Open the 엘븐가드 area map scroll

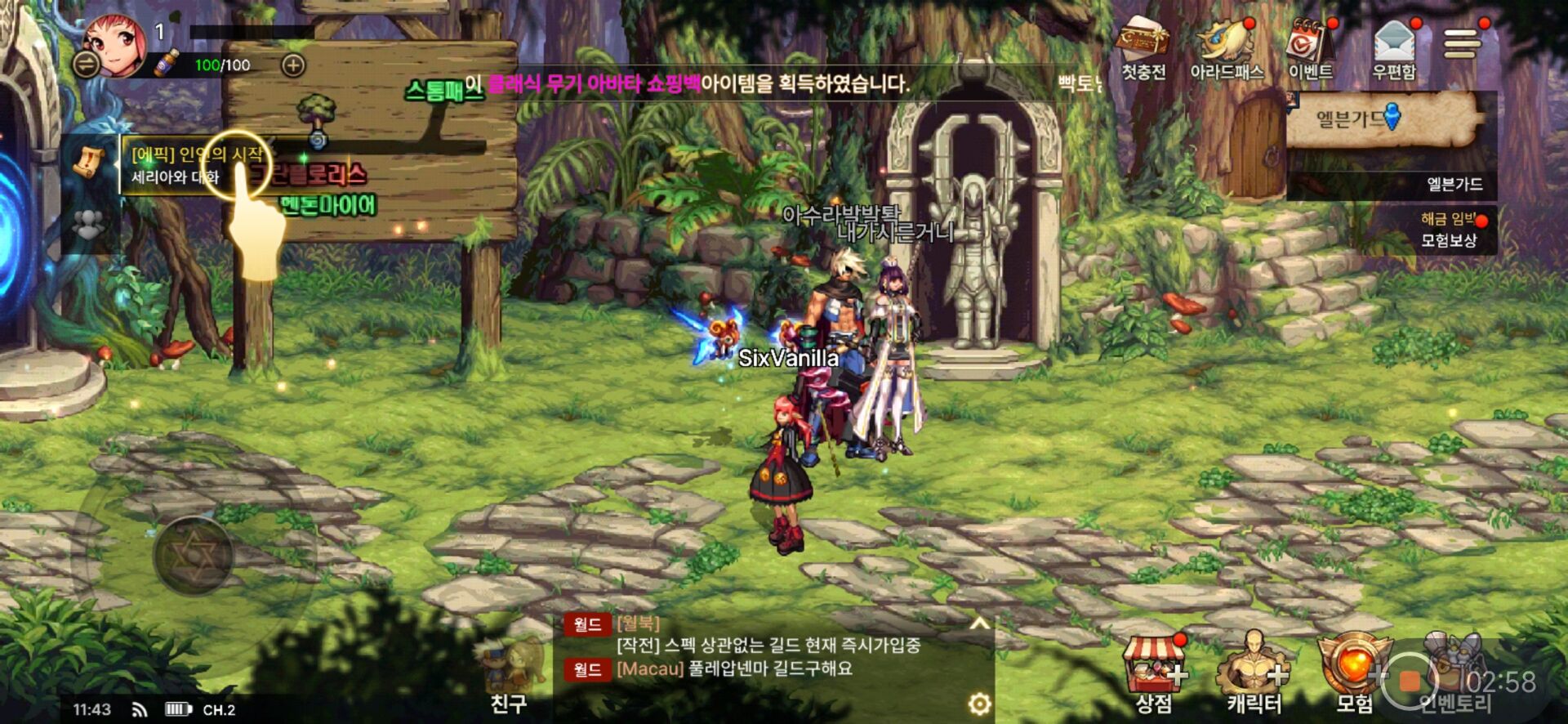(1383, 119)
